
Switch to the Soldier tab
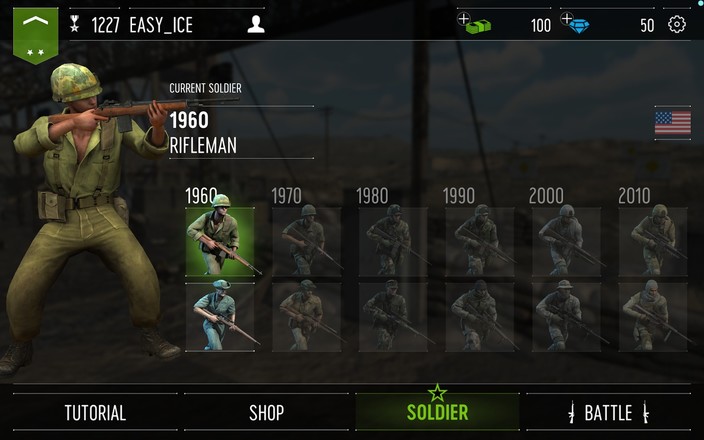click(437, 412)
